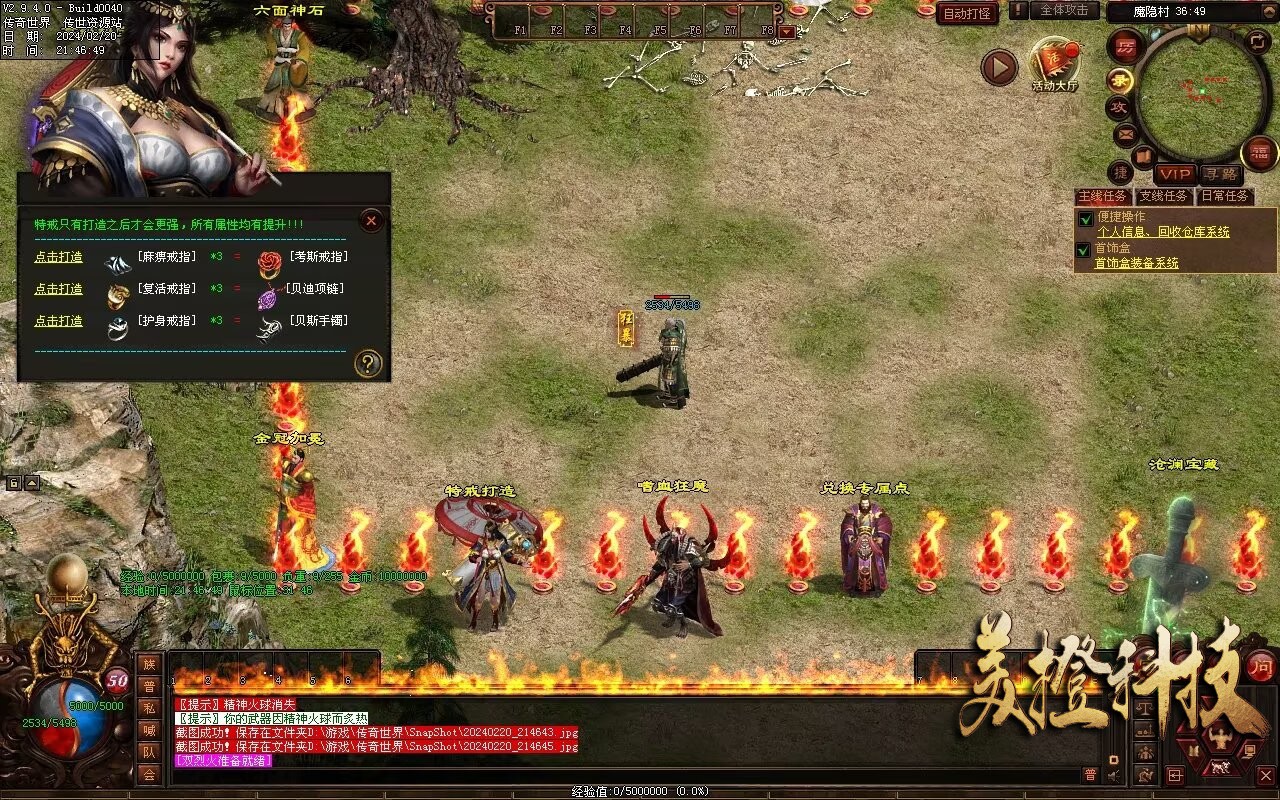Image resolution: width=1280 pixels, height=800 pixels.
Task: Toggle the 自动打怪 auto-fight button
Action: pyautogui.click(x=967, y=13)
